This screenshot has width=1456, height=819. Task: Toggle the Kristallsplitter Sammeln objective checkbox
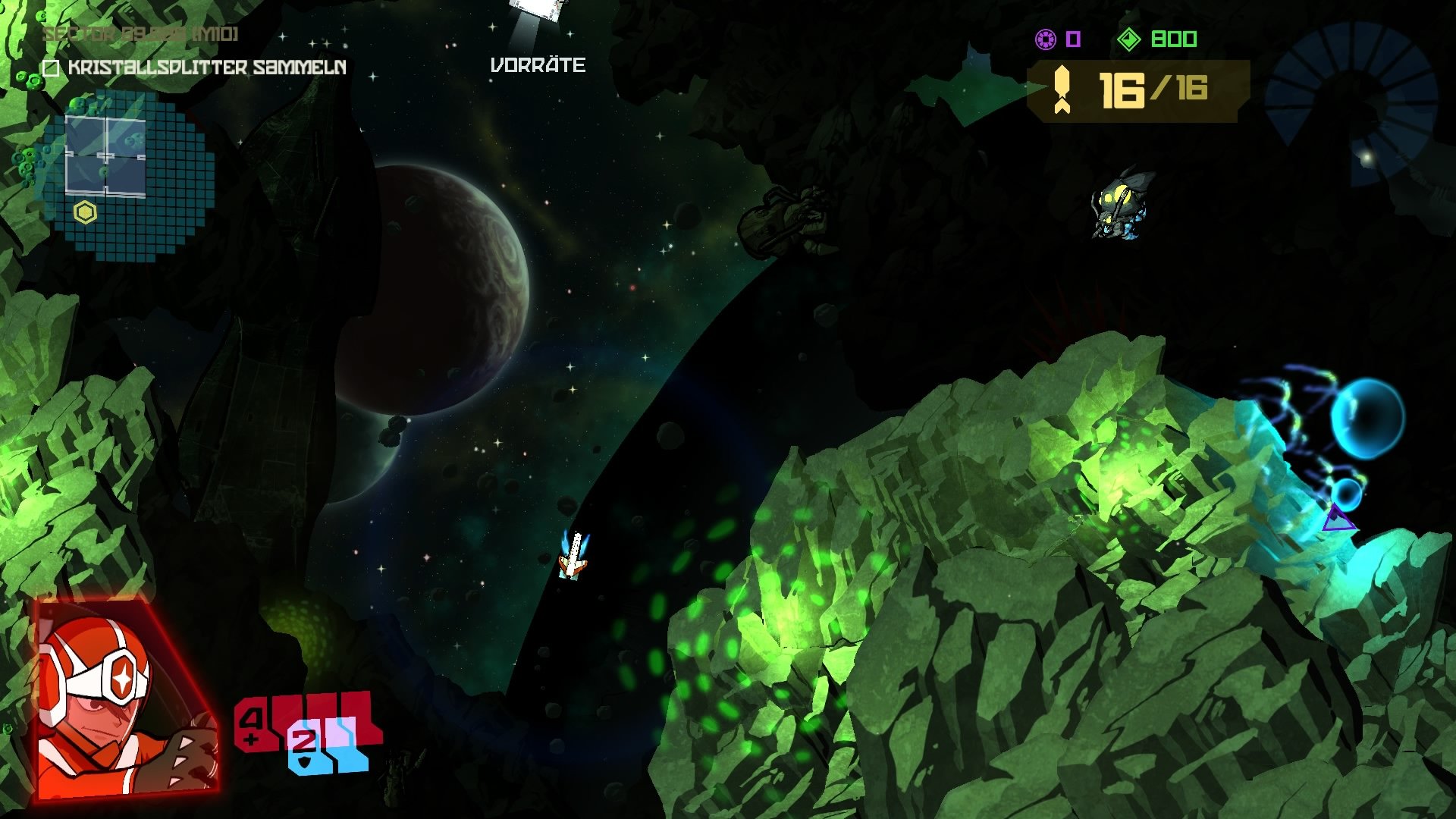coord(51,70)
